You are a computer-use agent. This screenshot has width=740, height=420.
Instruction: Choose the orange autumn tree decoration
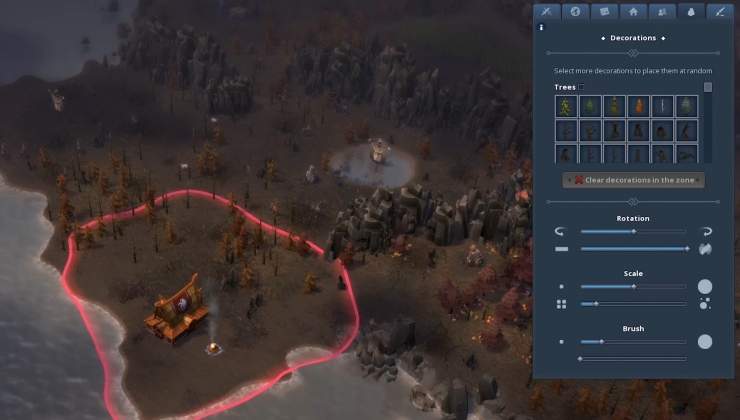[638, 107]
